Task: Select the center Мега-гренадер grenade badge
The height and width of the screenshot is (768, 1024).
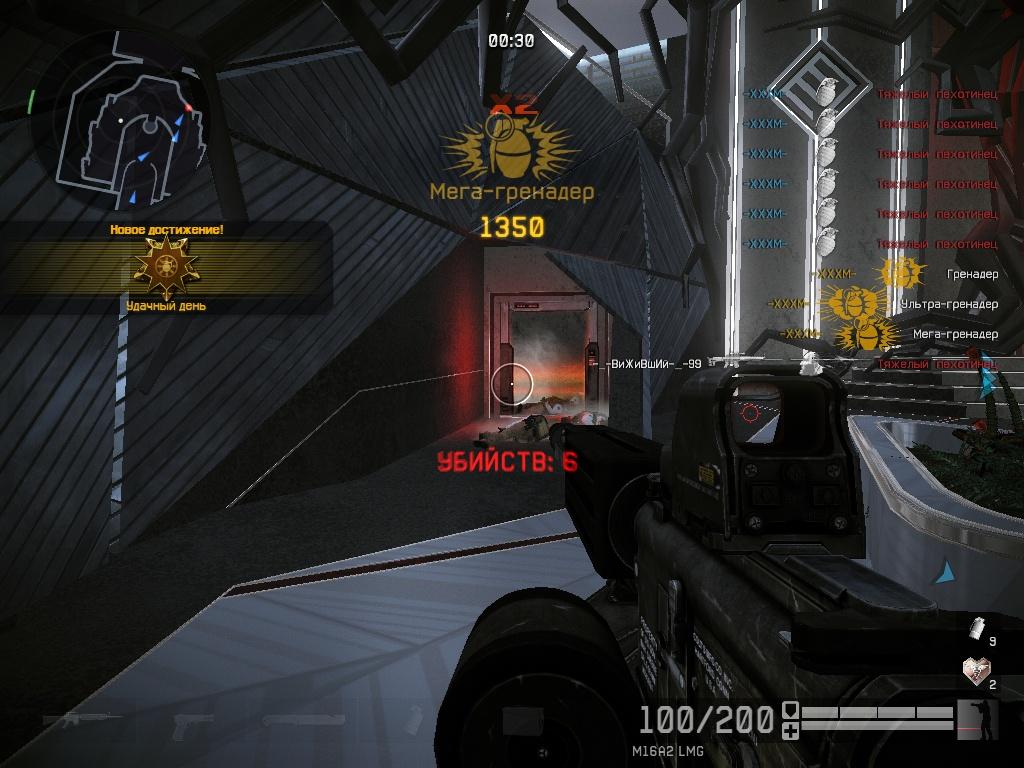Action: (511, 147)
